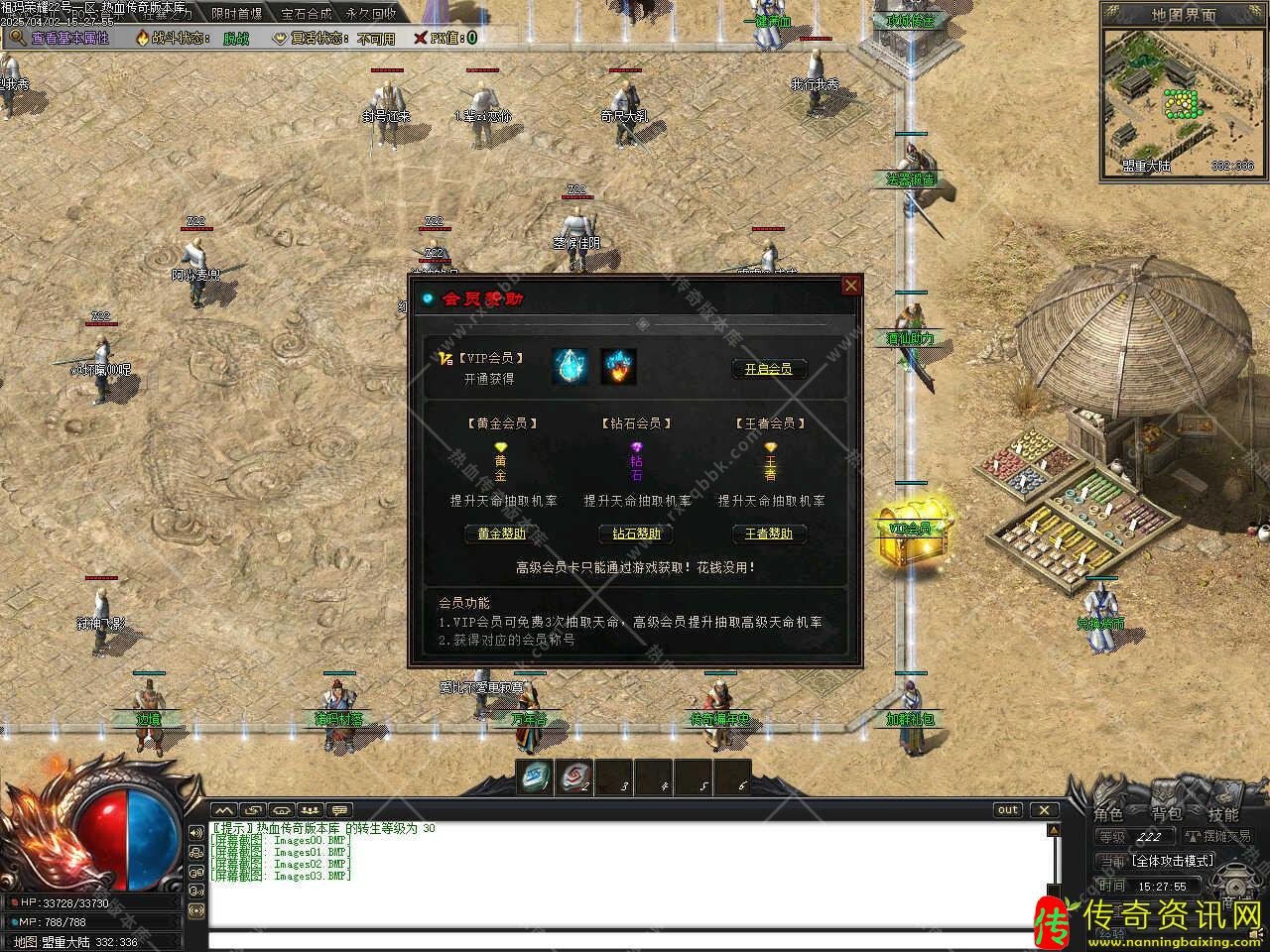The width and height of the screenshot is (1270, 952).
Task: Click the chat panel's out button
Action: pos(1008,810)
